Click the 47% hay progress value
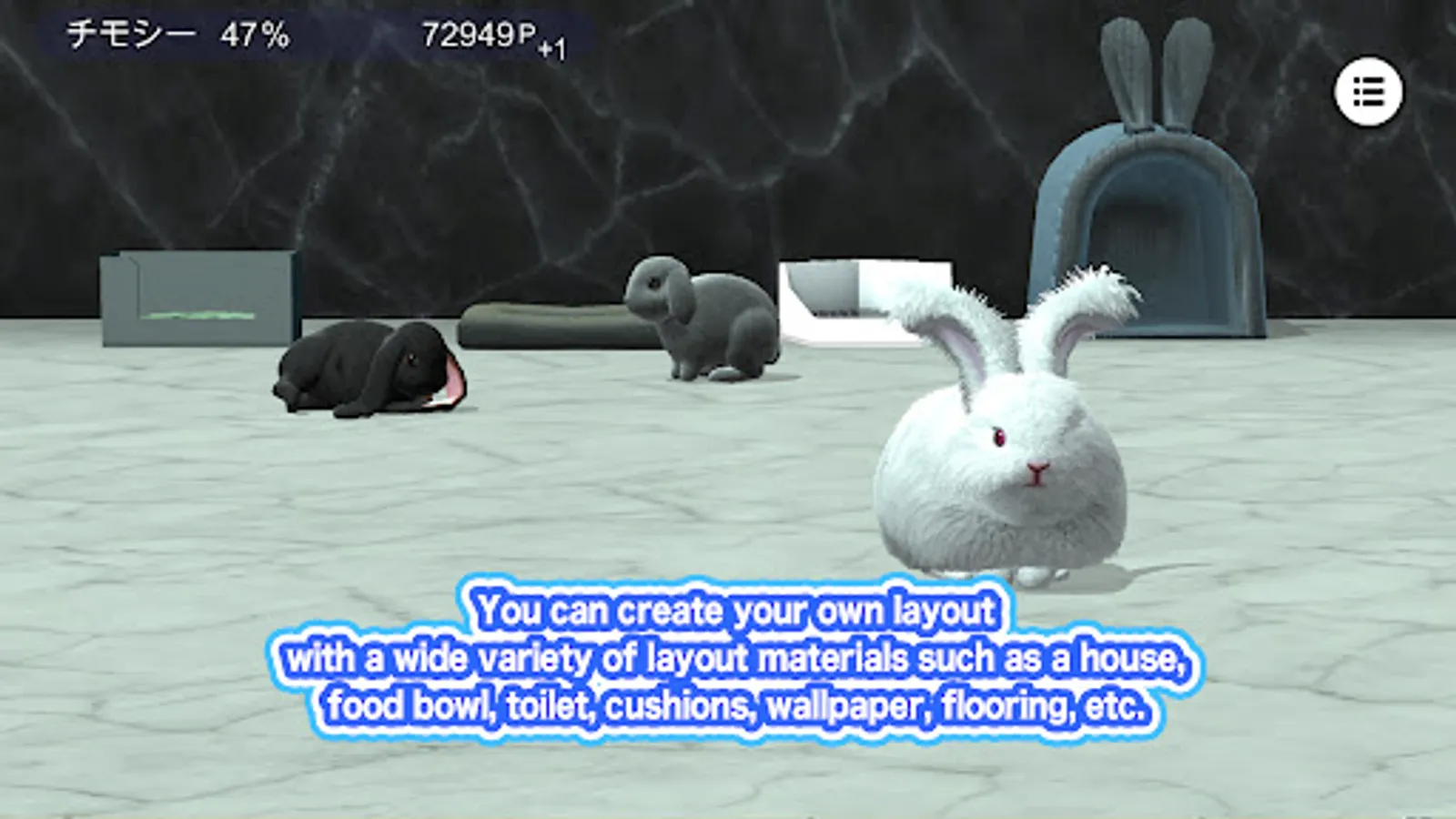 click(x=248, y=36)
